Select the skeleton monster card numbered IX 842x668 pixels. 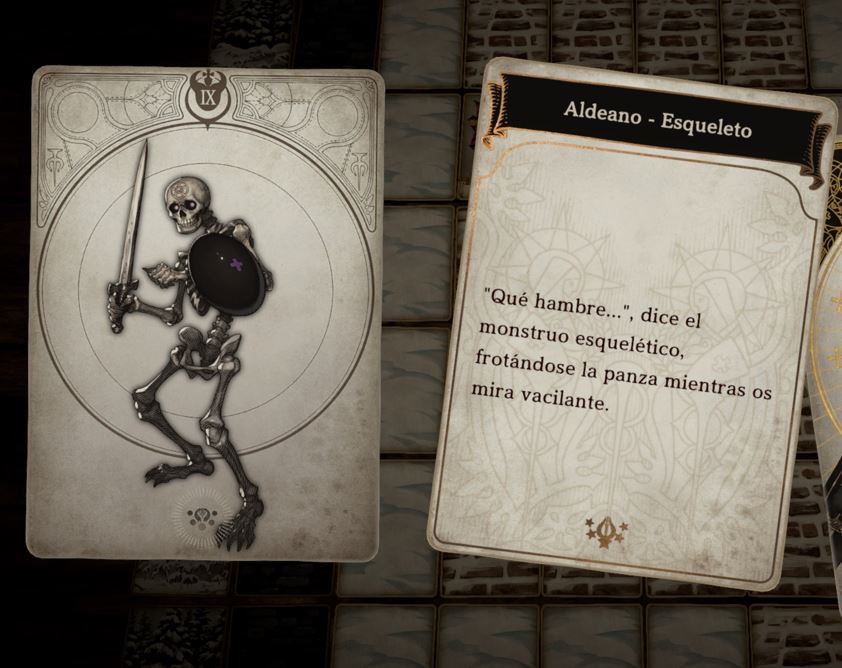[x=205, y=315]
